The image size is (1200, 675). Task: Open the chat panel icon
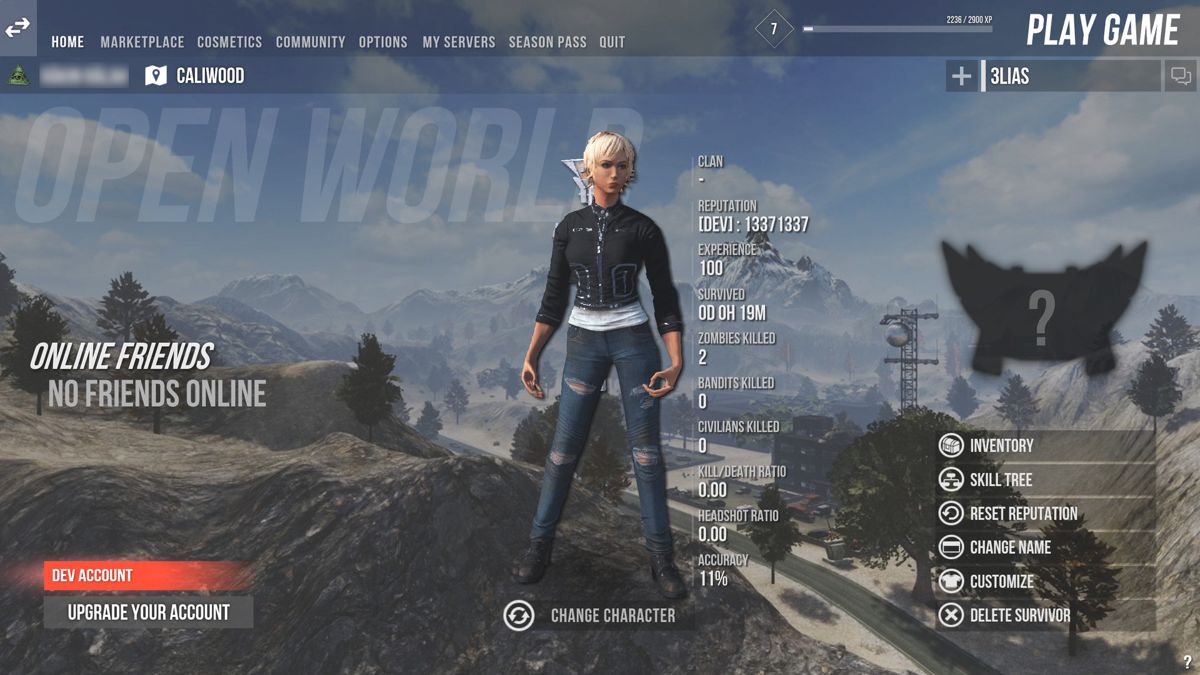pos(1180,76)
